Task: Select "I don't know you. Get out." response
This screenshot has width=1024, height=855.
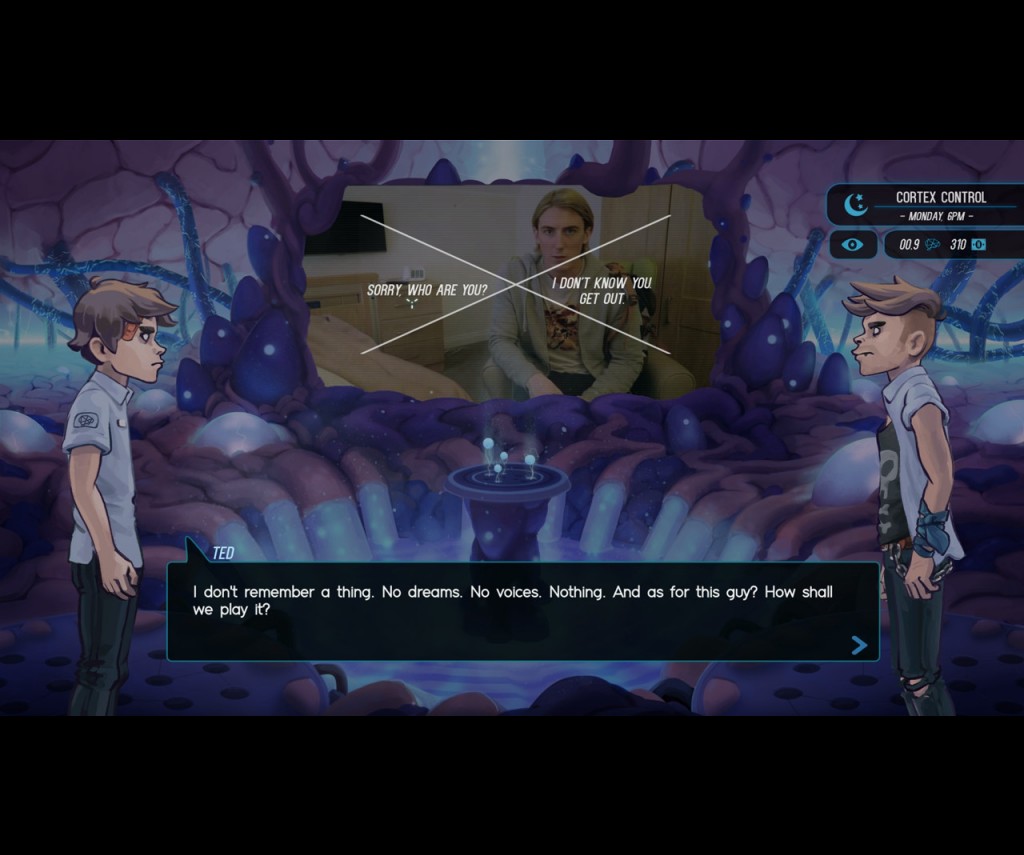Action: [x=601, y=290]
